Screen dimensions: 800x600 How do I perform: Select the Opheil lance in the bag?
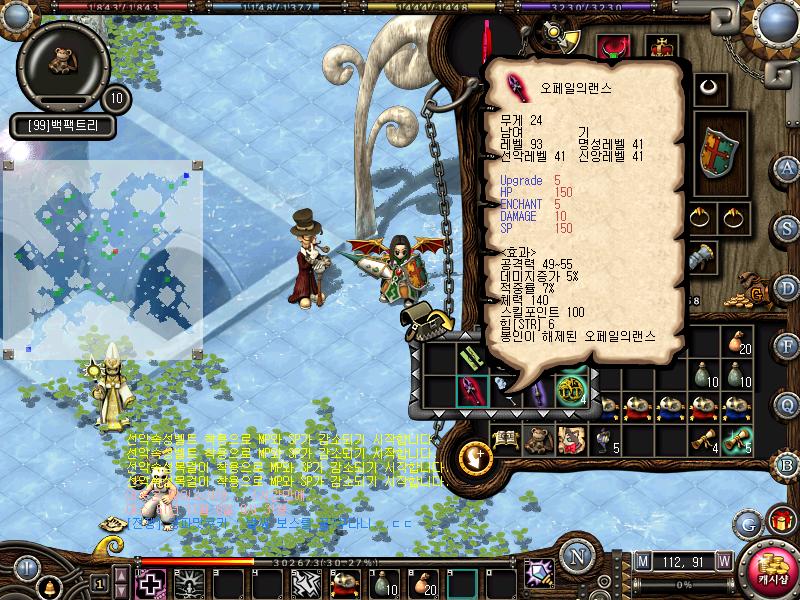[470, 390]
